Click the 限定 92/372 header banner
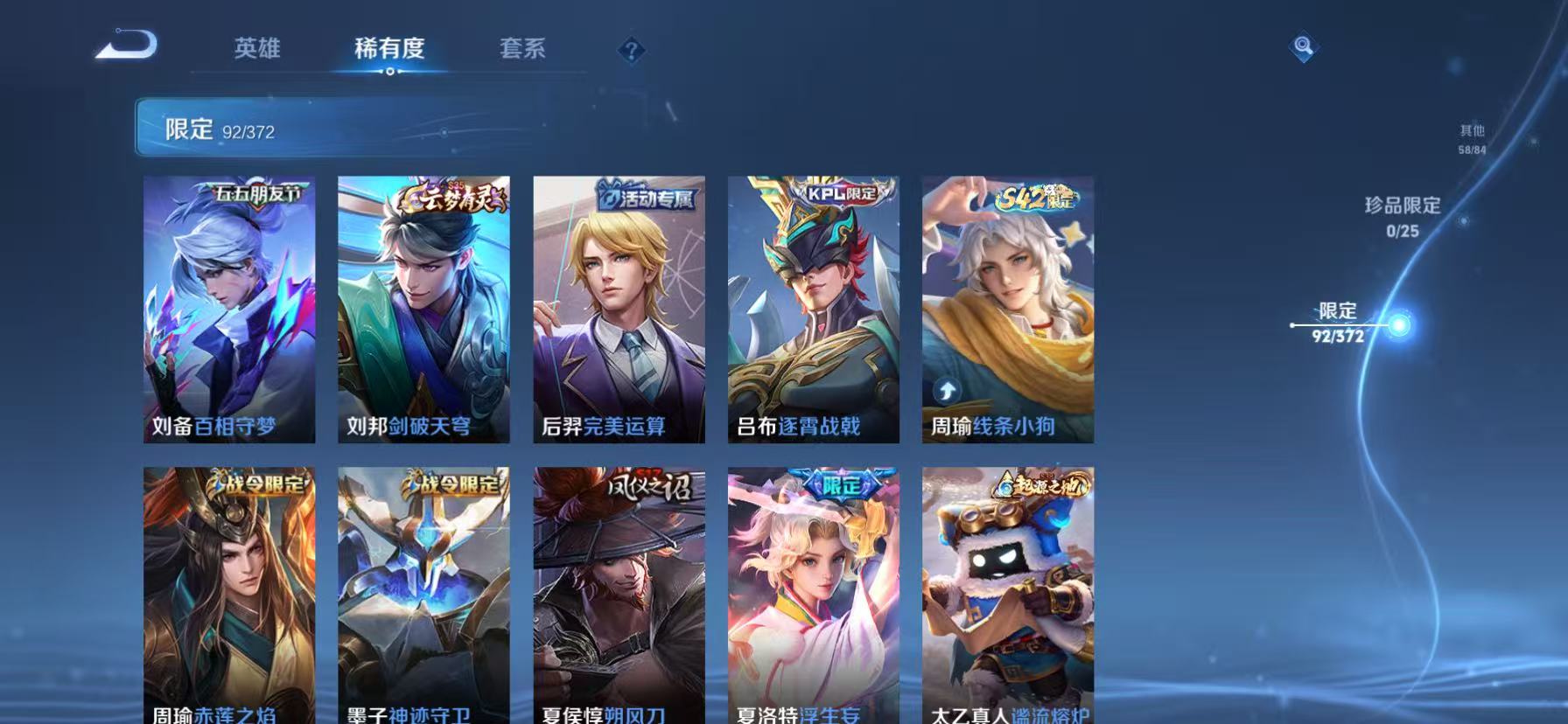This screenshot has height=724, width=1568. tap(350, 129)
